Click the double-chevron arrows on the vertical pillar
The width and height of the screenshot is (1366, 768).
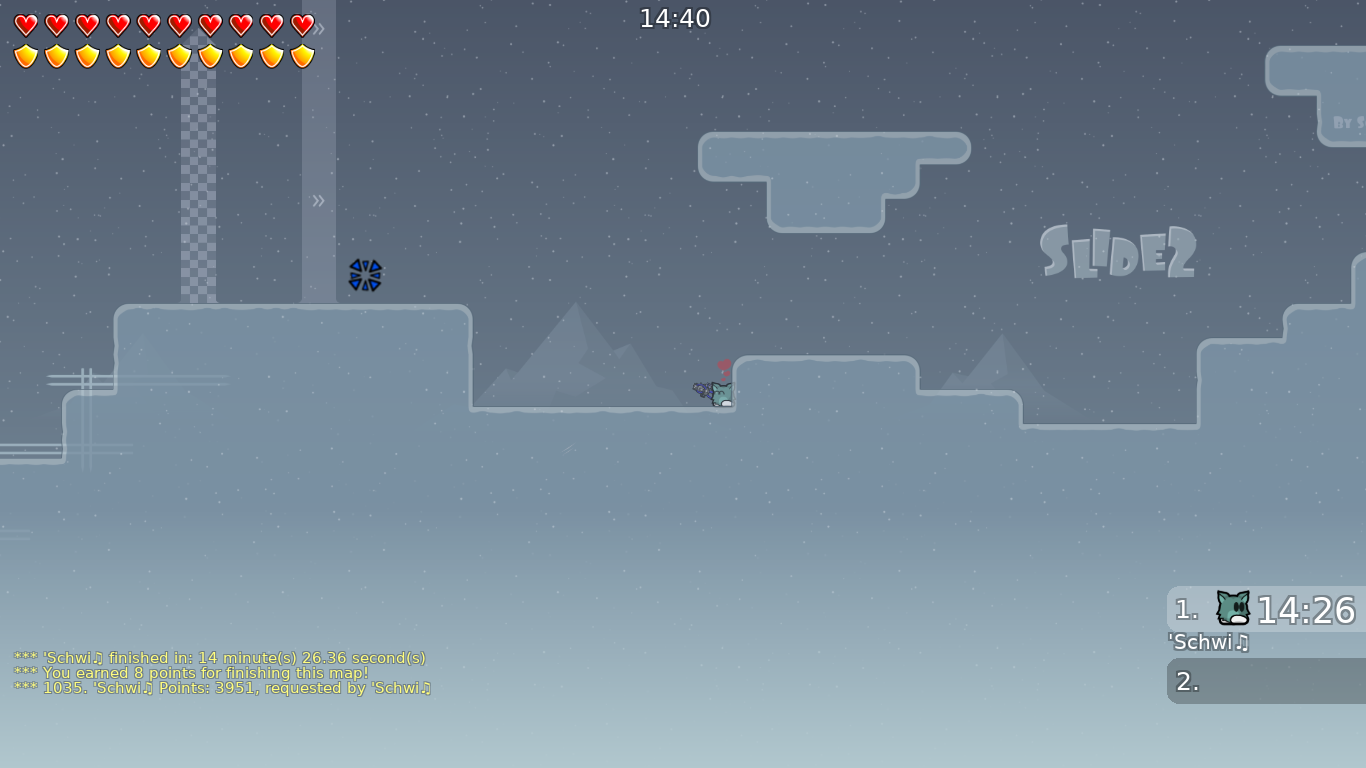(318, 200)
